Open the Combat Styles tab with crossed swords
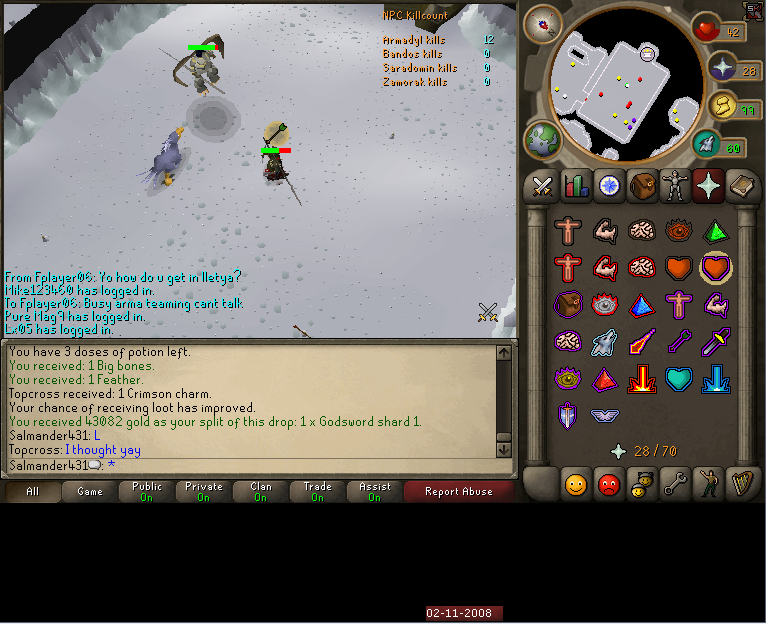This screenshot has width=766, height=624. [542, 186]
